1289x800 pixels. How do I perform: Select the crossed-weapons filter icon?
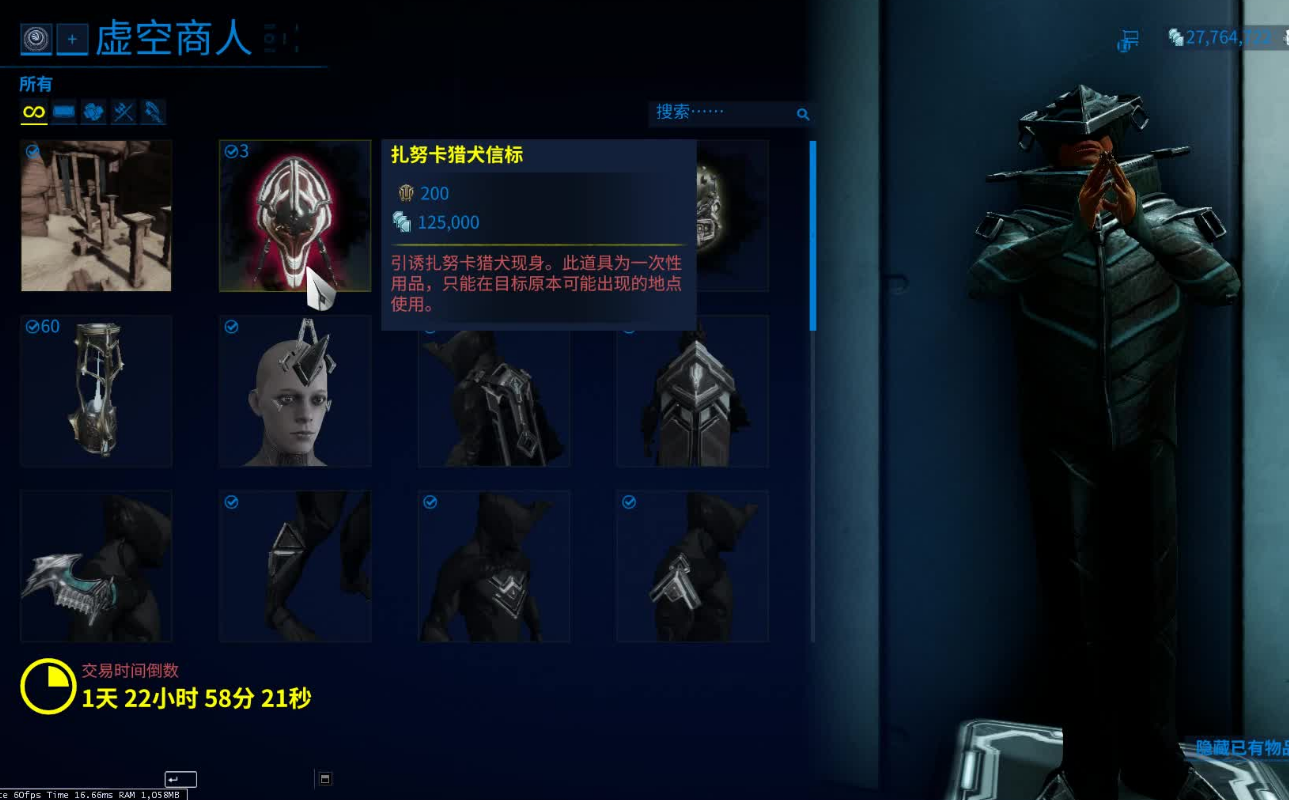[122, 111]
